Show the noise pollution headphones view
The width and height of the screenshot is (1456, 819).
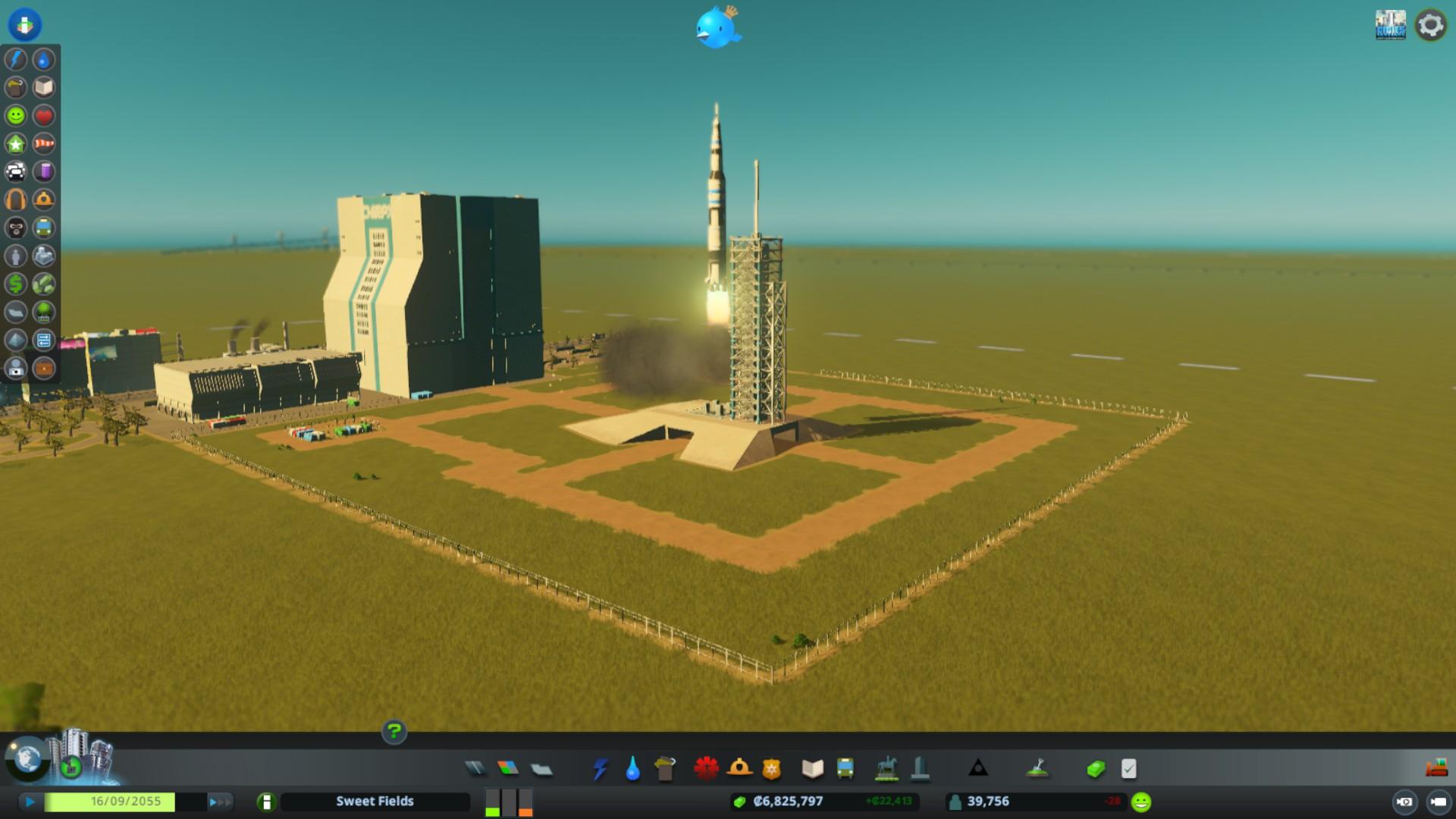click(16, 199)
